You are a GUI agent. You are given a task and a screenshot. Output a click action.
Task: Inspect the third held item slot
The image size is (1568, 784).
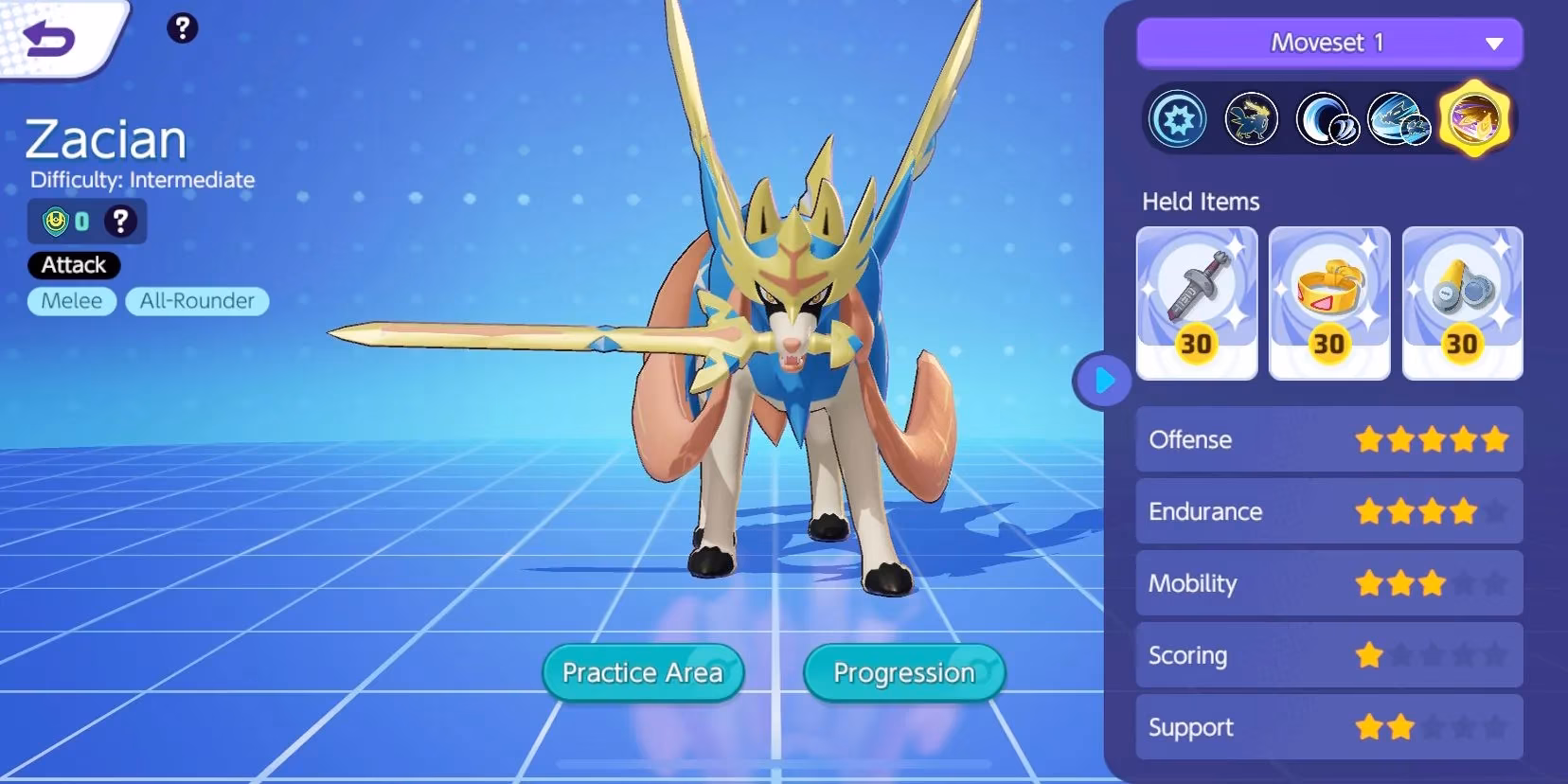point(1462,301)
